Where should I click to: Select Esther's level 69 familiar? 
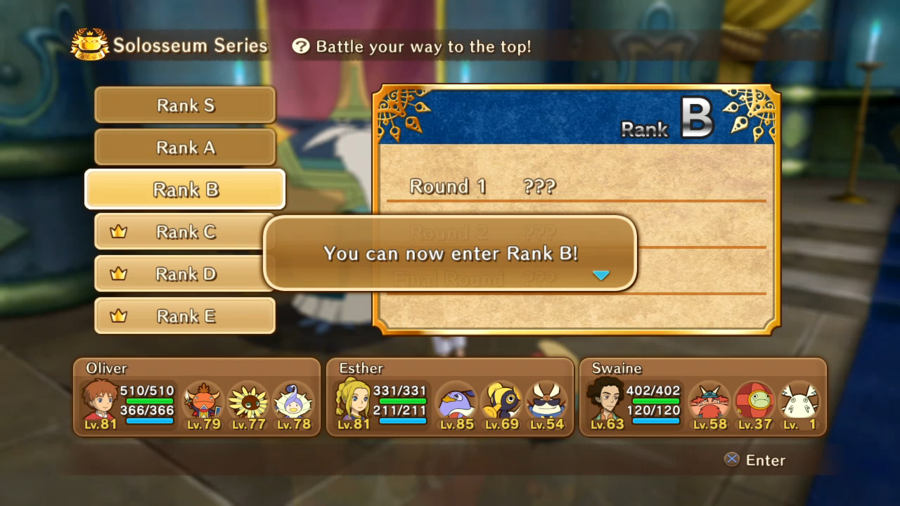501,402
